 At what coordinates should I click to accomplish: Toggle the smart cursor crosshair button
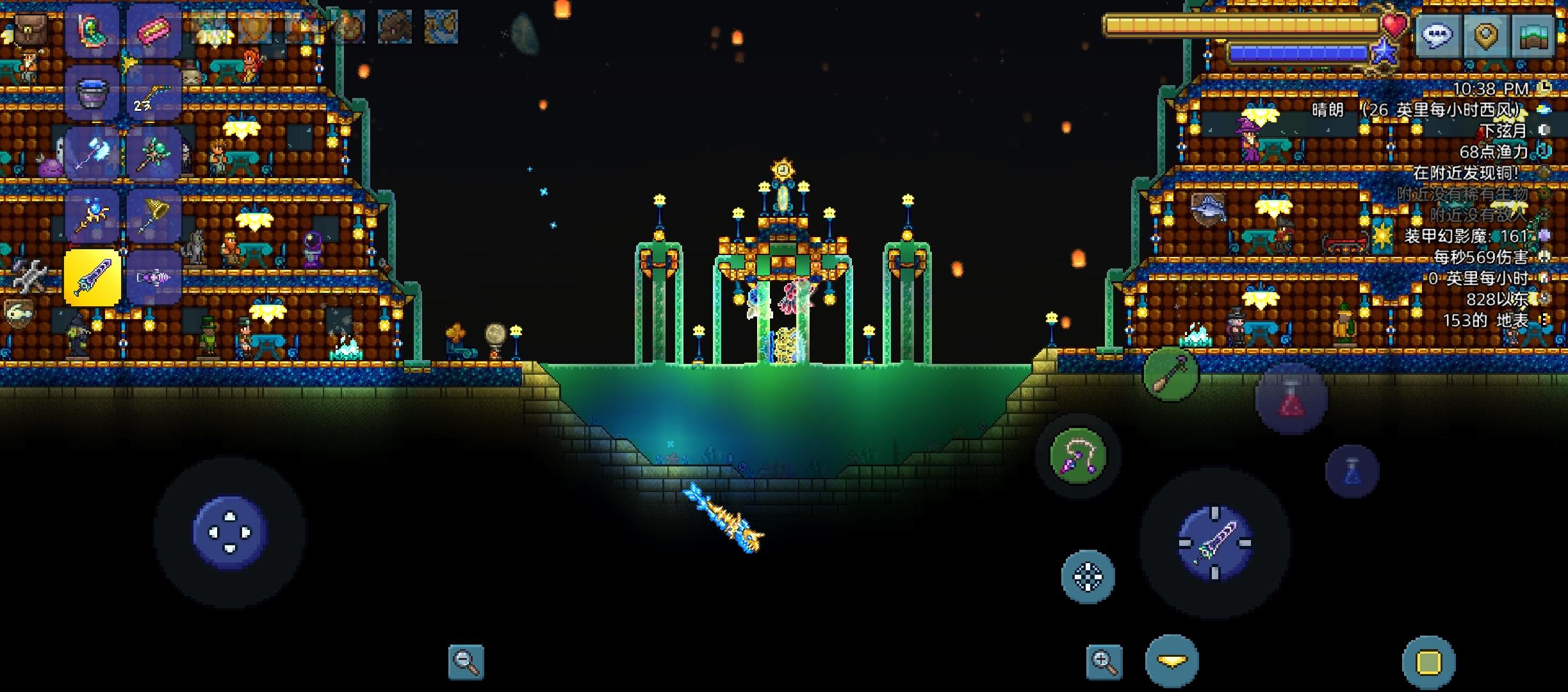1088,576
